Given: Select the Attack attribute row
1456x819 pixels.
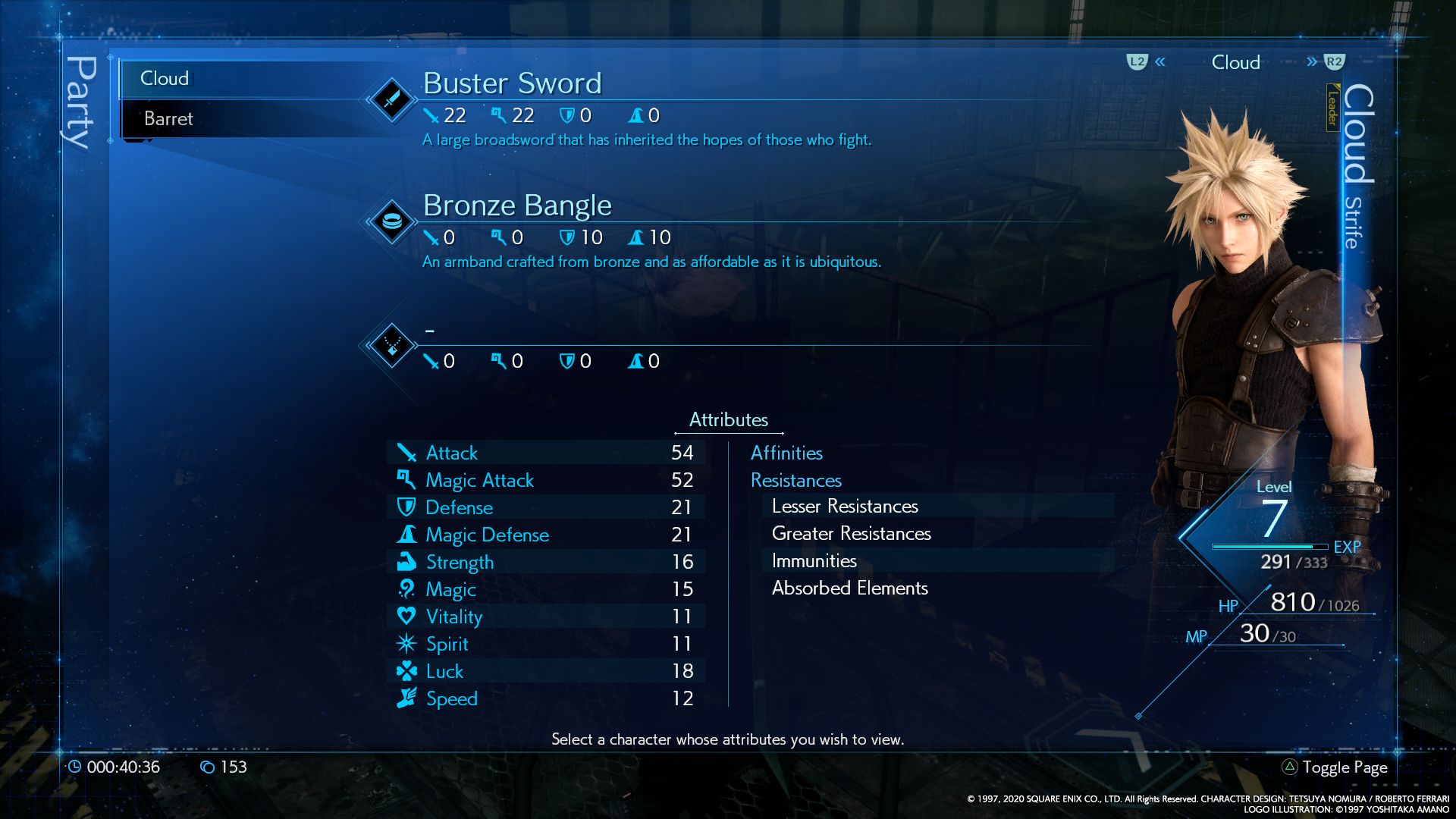Looking at the screenshot, I should [x=546, y=453].
